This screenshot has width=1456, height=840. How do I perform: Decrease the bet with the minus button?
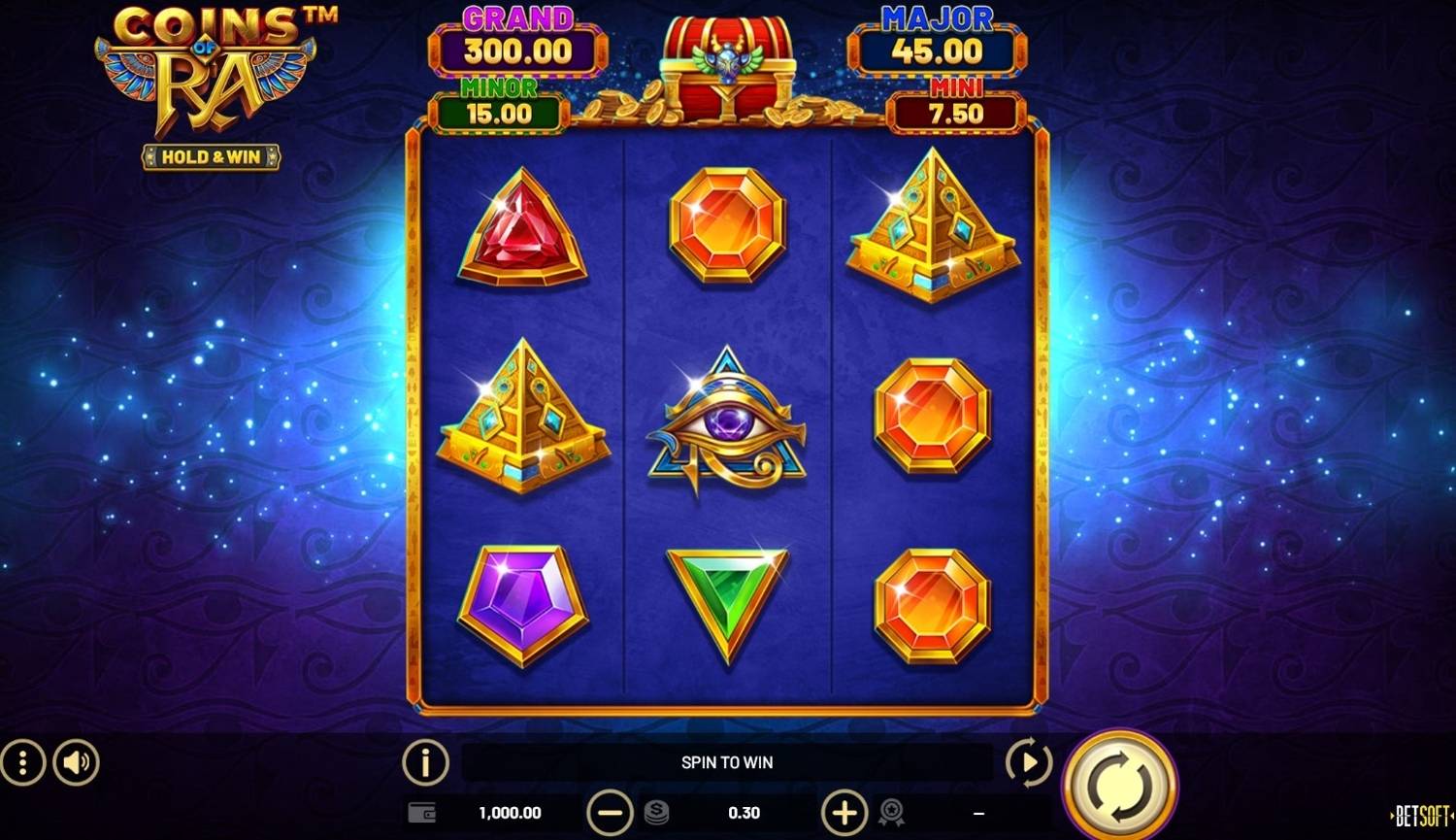pyautogui.click(x=610, y=813)
